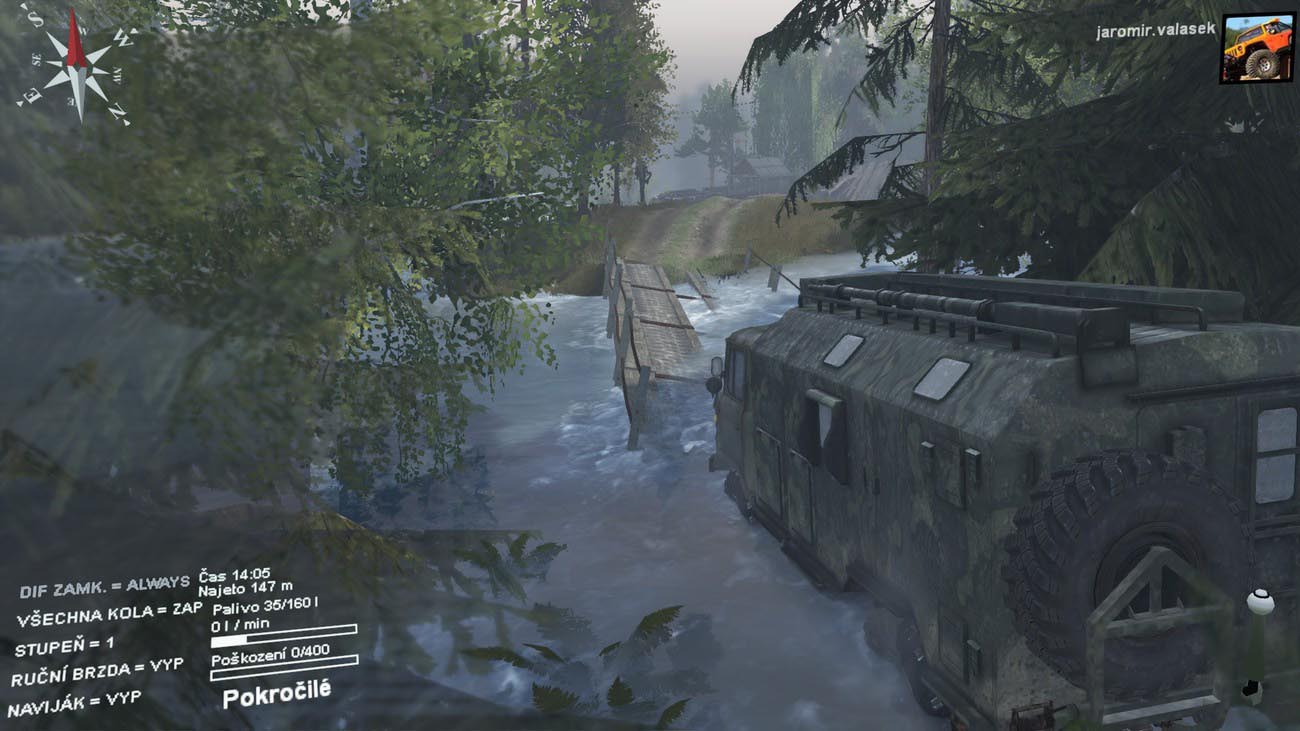
Task: Click the compass rose
Action: pyautogui.click(x=76, y=65)
